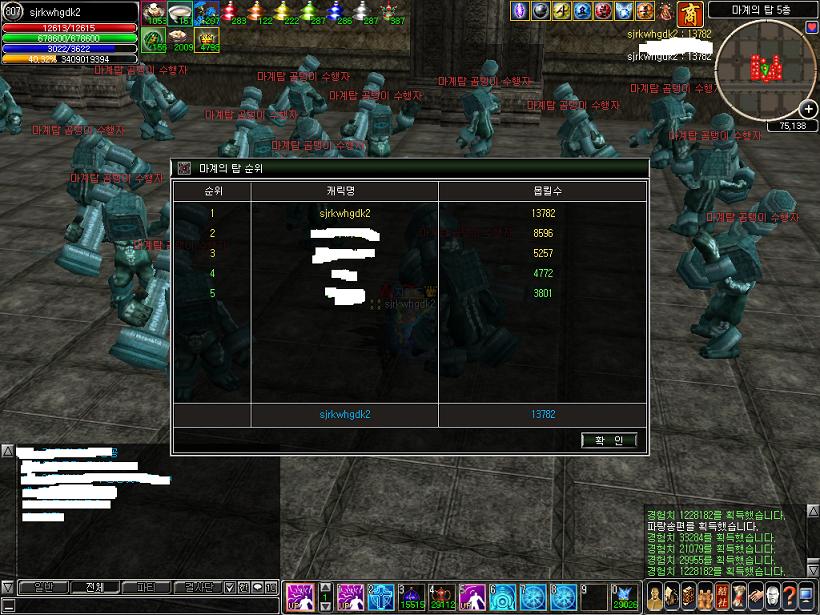Use the hotbar item showing 29028
The width and height of the screenshot is (820, 615).
pos(625,596)
